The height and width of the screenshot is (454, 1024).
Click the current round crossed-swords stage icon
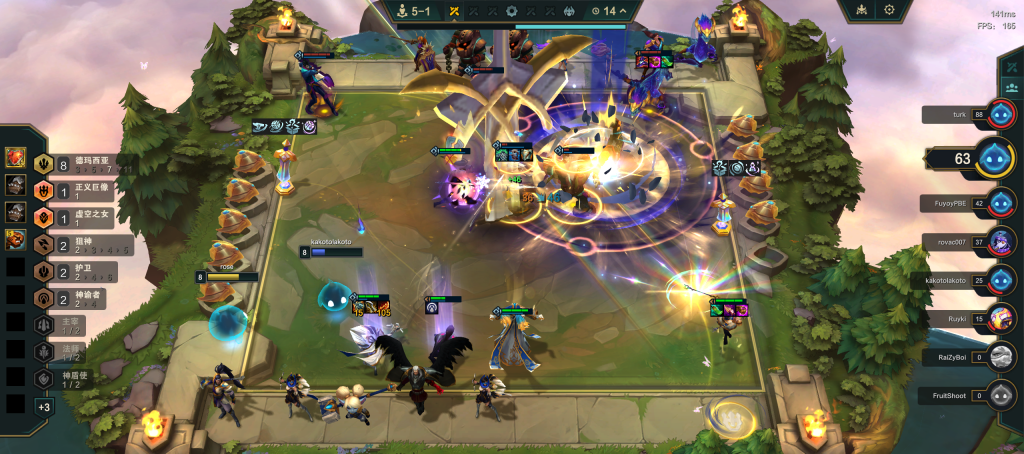pyautogui.click(x=453, y=11)
